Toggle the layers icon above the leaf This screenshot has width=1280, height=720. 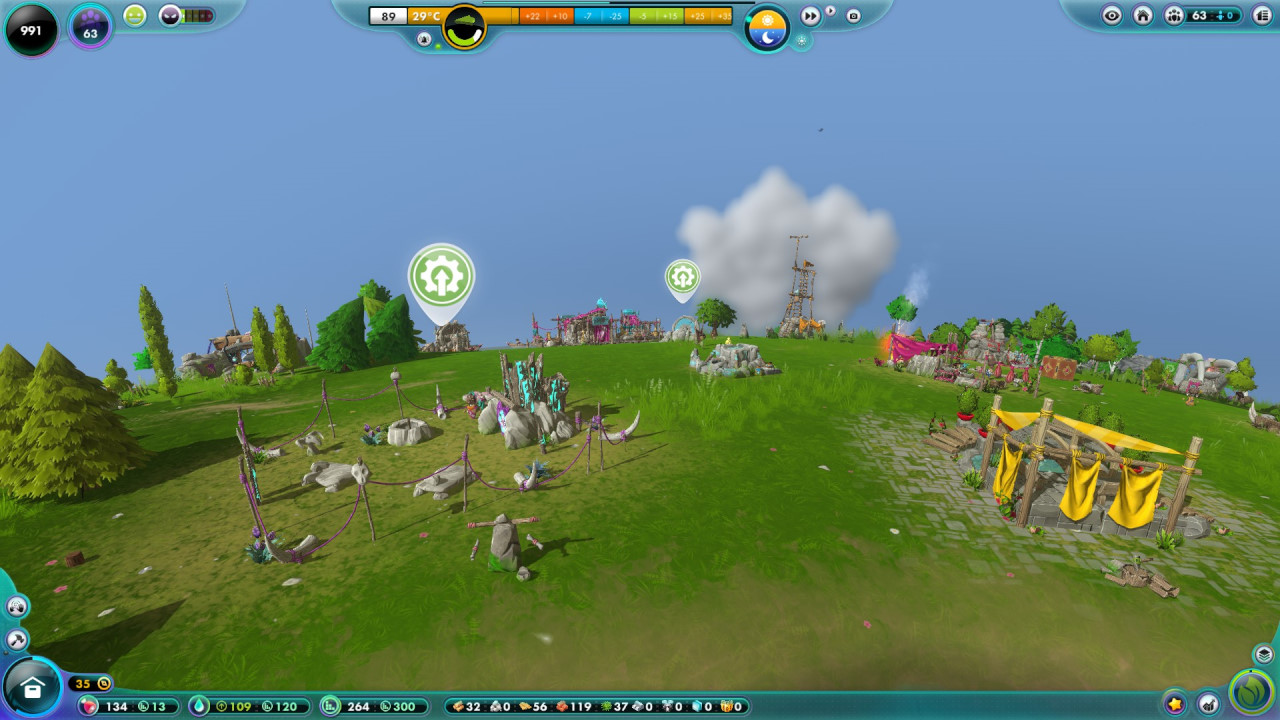click(x=1264, y=654)
